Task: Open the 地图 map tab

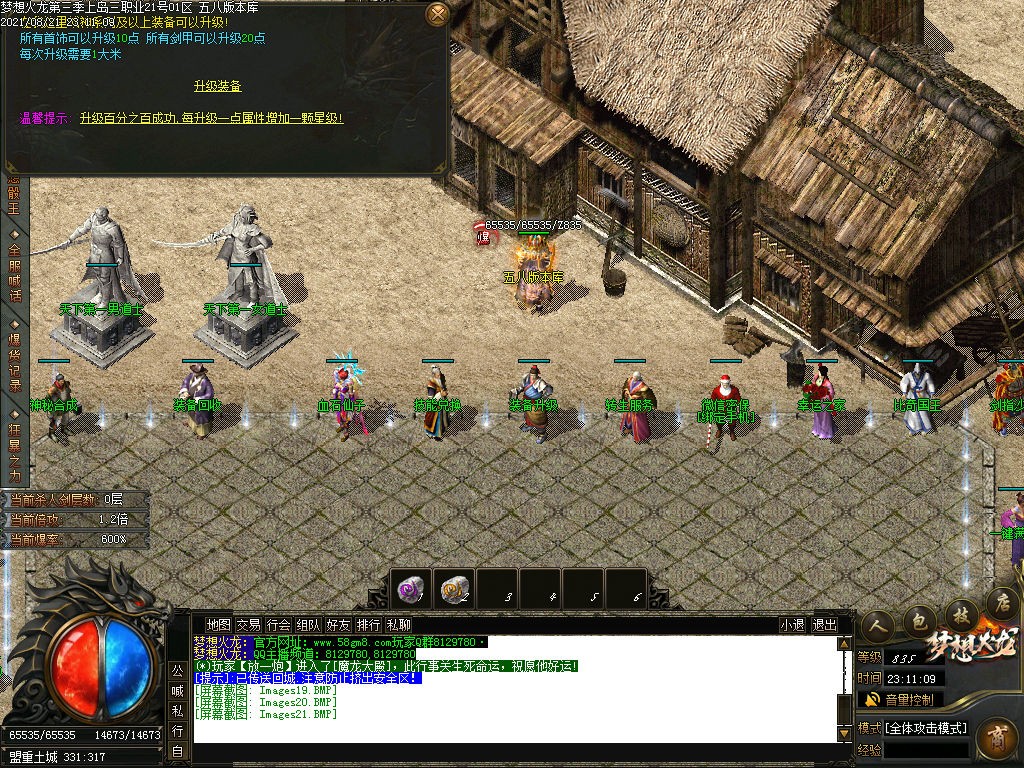Action: coord(218,625)
